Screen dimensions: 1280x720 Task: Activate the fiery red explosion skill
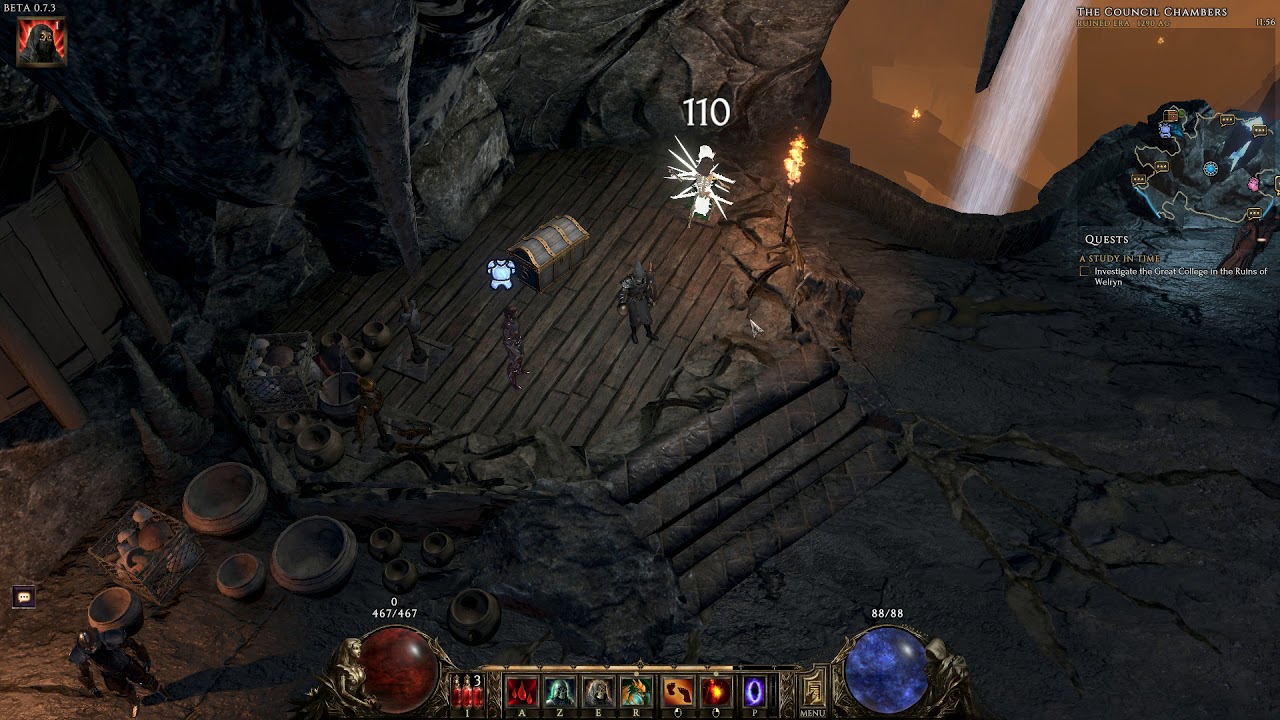pos(716,691)
